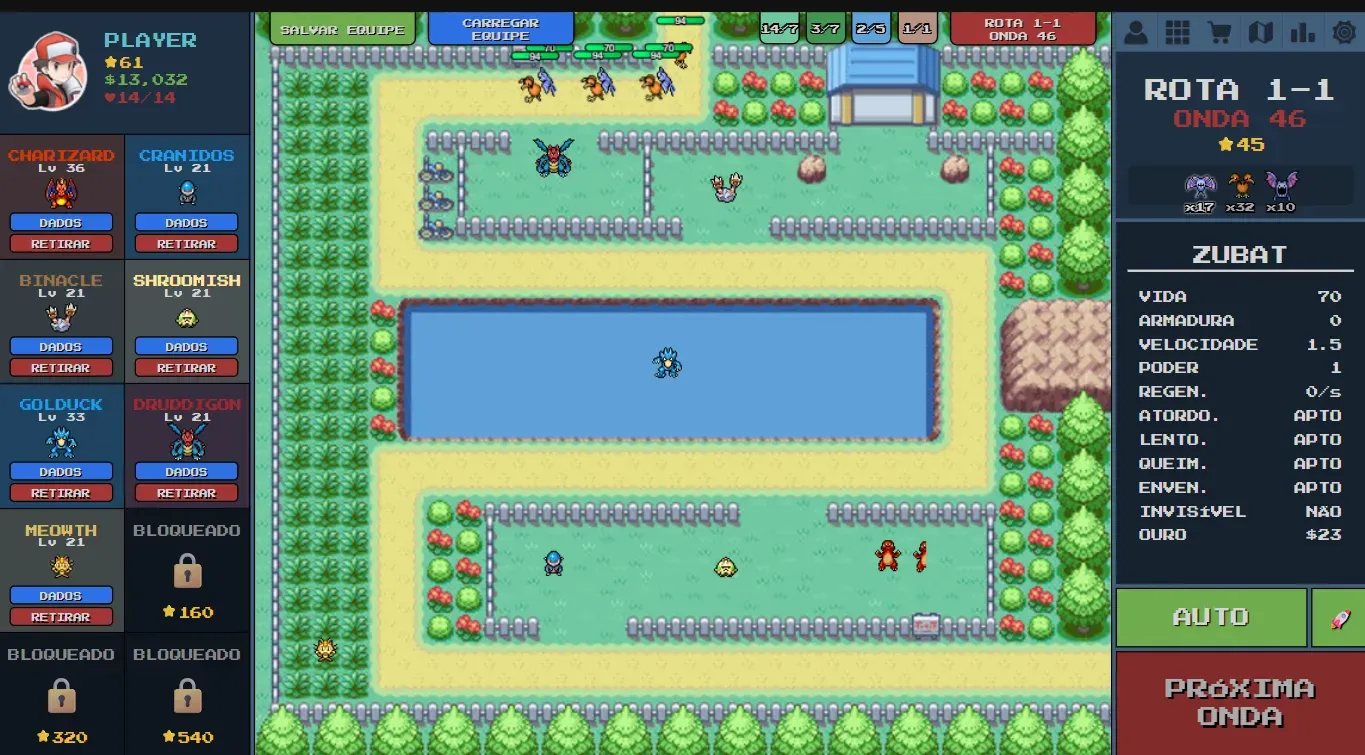Open the 2/5 blue counter tab
The image size is (1365, 755).
pyautogui.click(x=870, y=28)
